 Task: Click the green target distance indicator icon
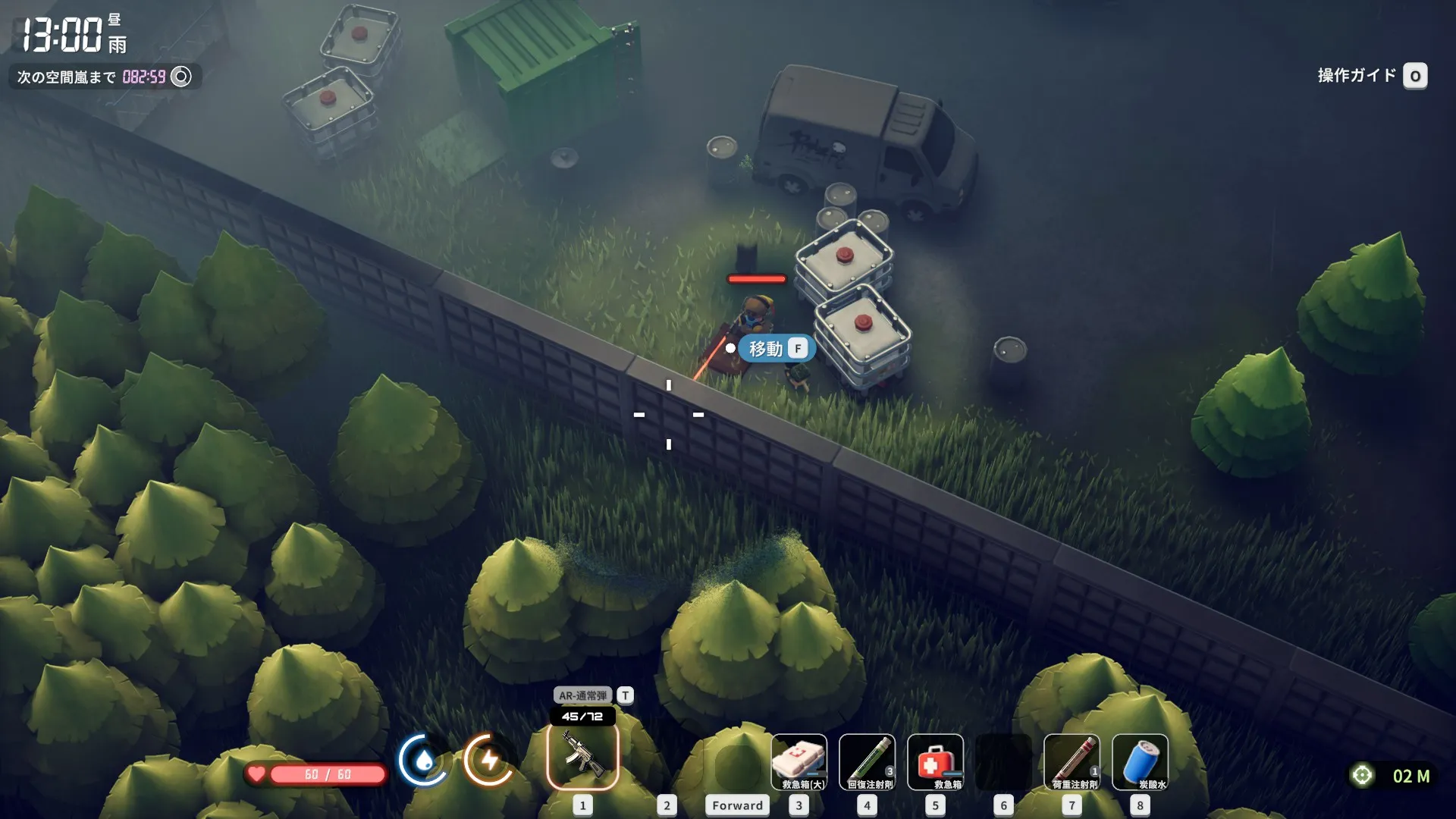click(x=1362, y=775)
